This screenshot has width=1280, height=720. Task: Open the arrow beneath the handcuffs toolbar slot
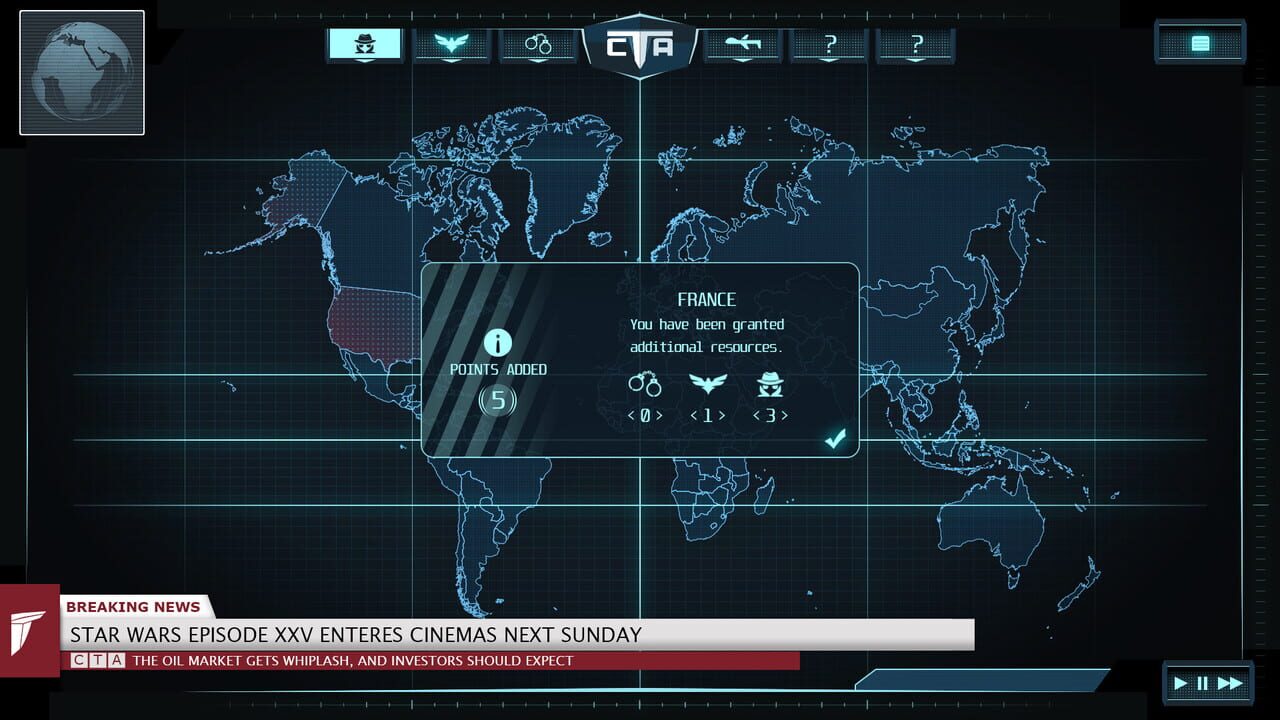tap(538, 62)
